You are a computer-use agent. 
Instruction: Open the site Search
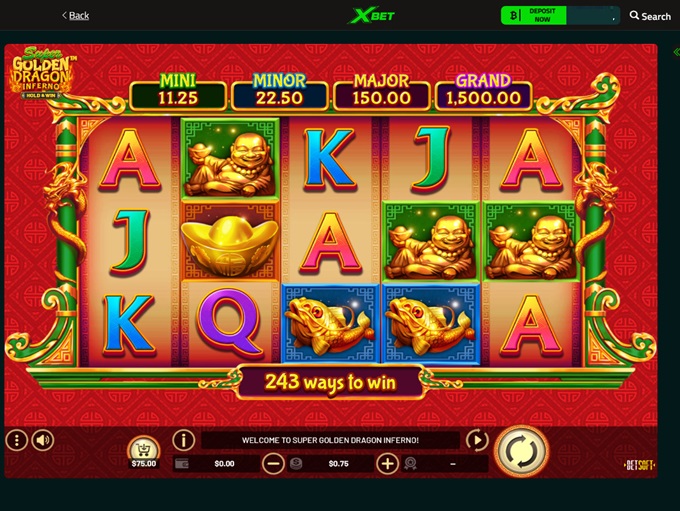[650, 16]
